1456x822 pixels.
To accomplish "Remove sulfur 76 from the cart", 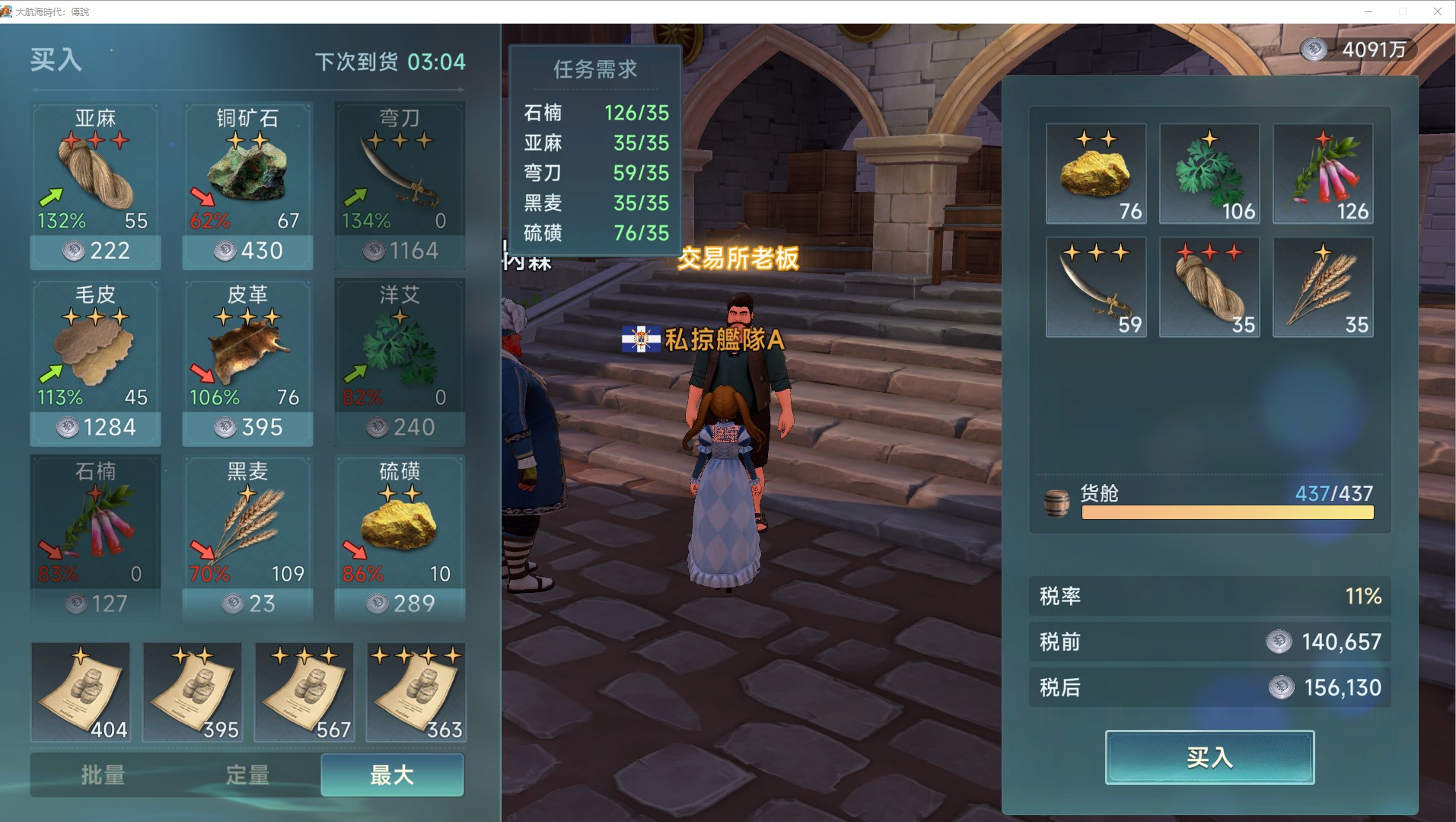I will [x=1096, y=174].
